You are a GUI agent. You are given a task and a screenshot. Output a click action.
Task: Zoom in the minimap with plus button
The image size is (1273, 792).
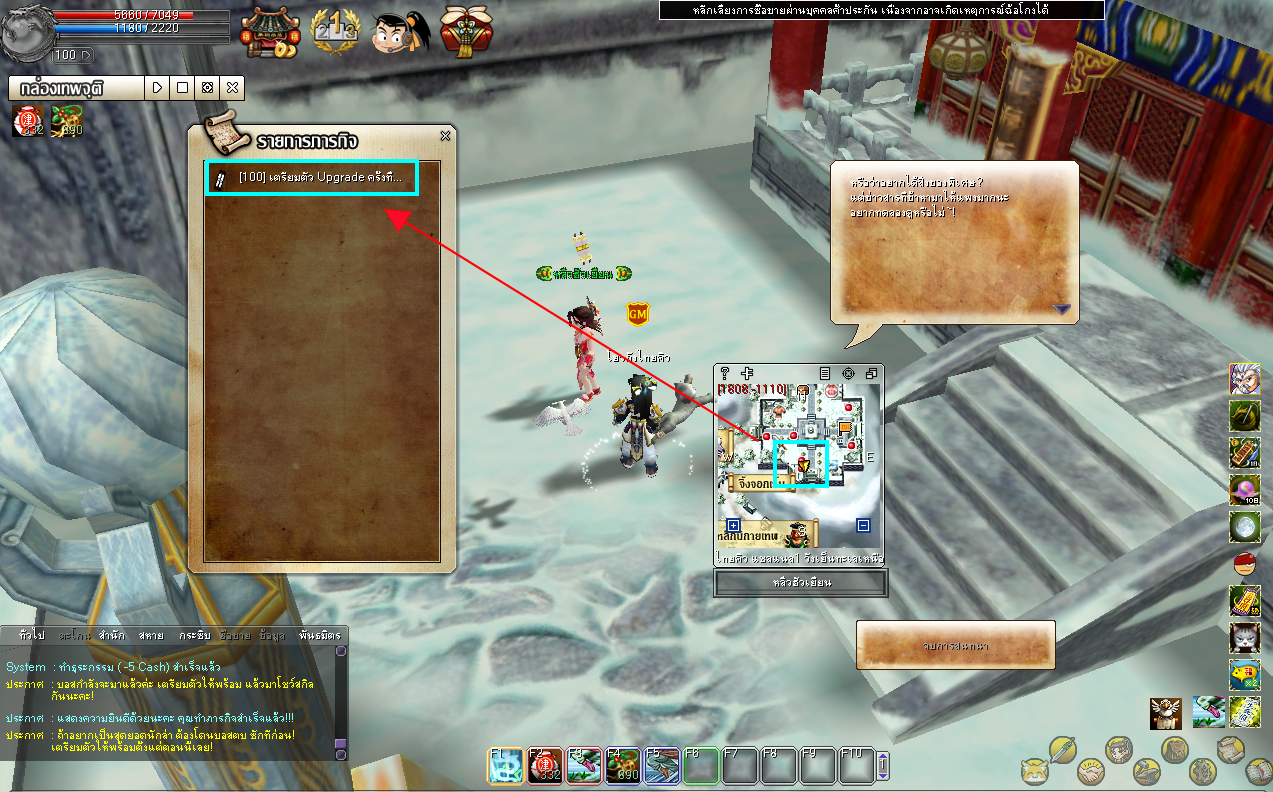point(733,525)
